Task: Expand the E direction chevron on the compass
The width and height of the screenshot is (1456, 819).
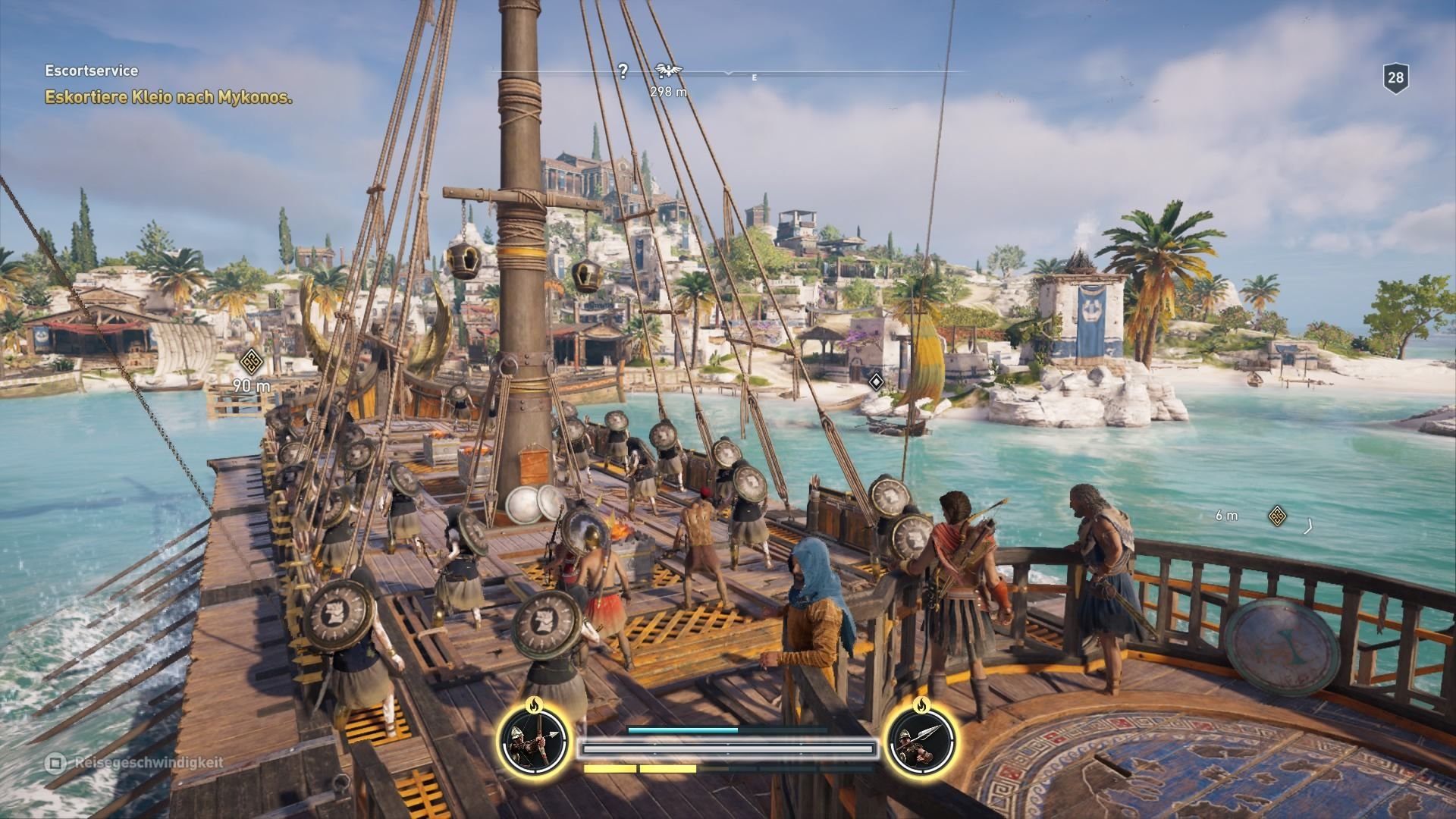Action: coord(729,74)
